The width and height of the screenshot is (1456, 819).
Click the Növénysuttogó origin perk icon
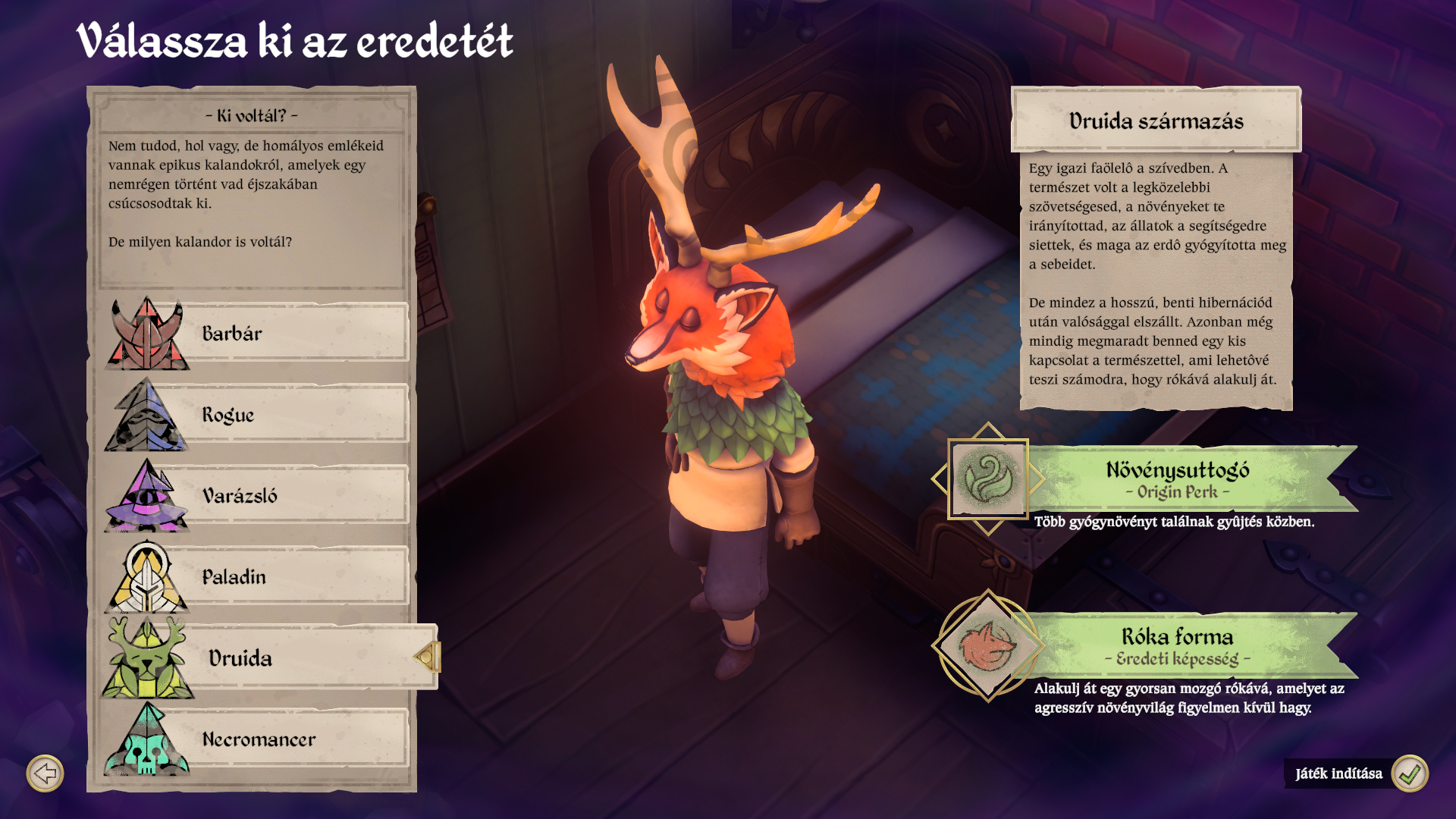click(987, 479)
